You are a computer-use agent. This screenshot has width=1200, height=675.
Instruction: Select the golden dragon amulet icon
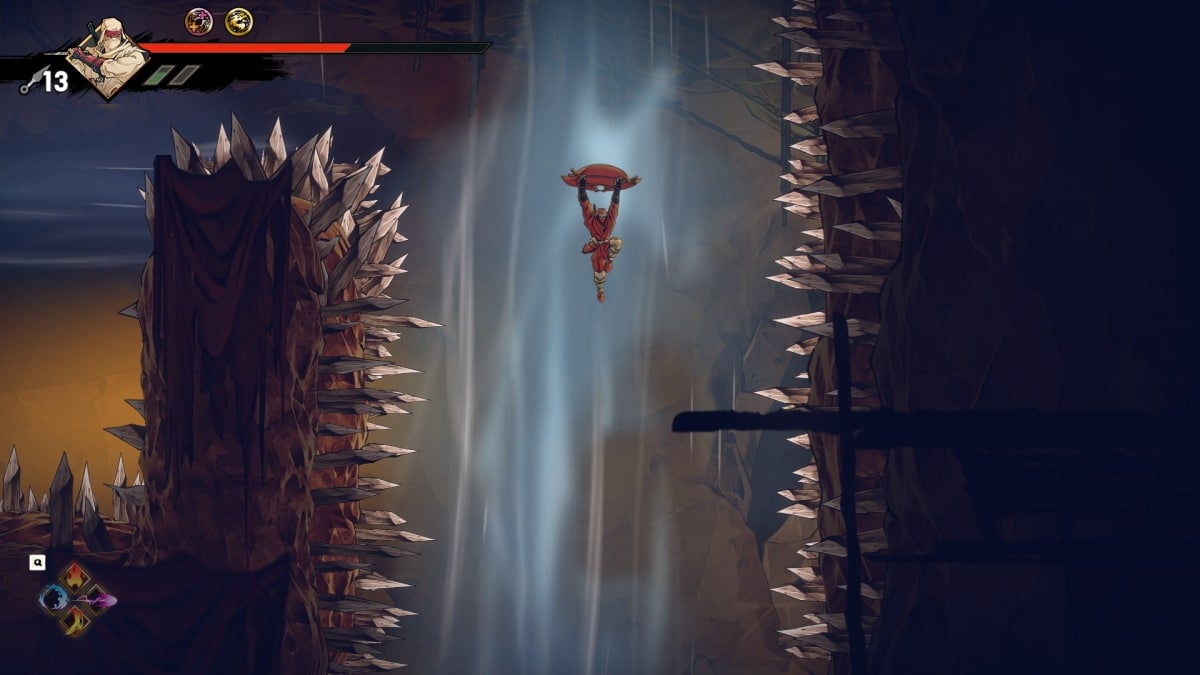(238, 21)
